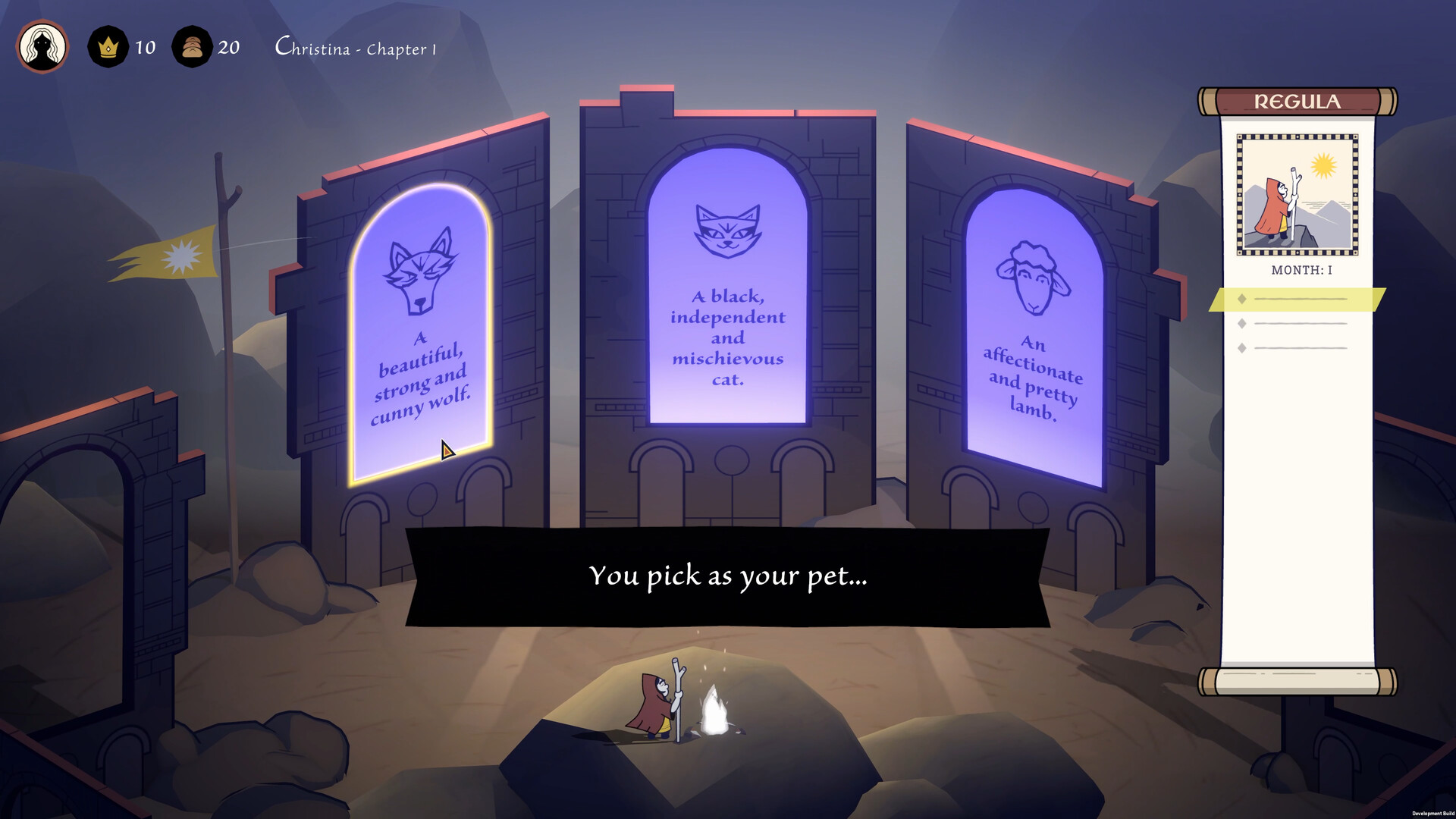Click the bread rations counter icon
Viewport: 1456px width, 819px height.
click(192, 47)
